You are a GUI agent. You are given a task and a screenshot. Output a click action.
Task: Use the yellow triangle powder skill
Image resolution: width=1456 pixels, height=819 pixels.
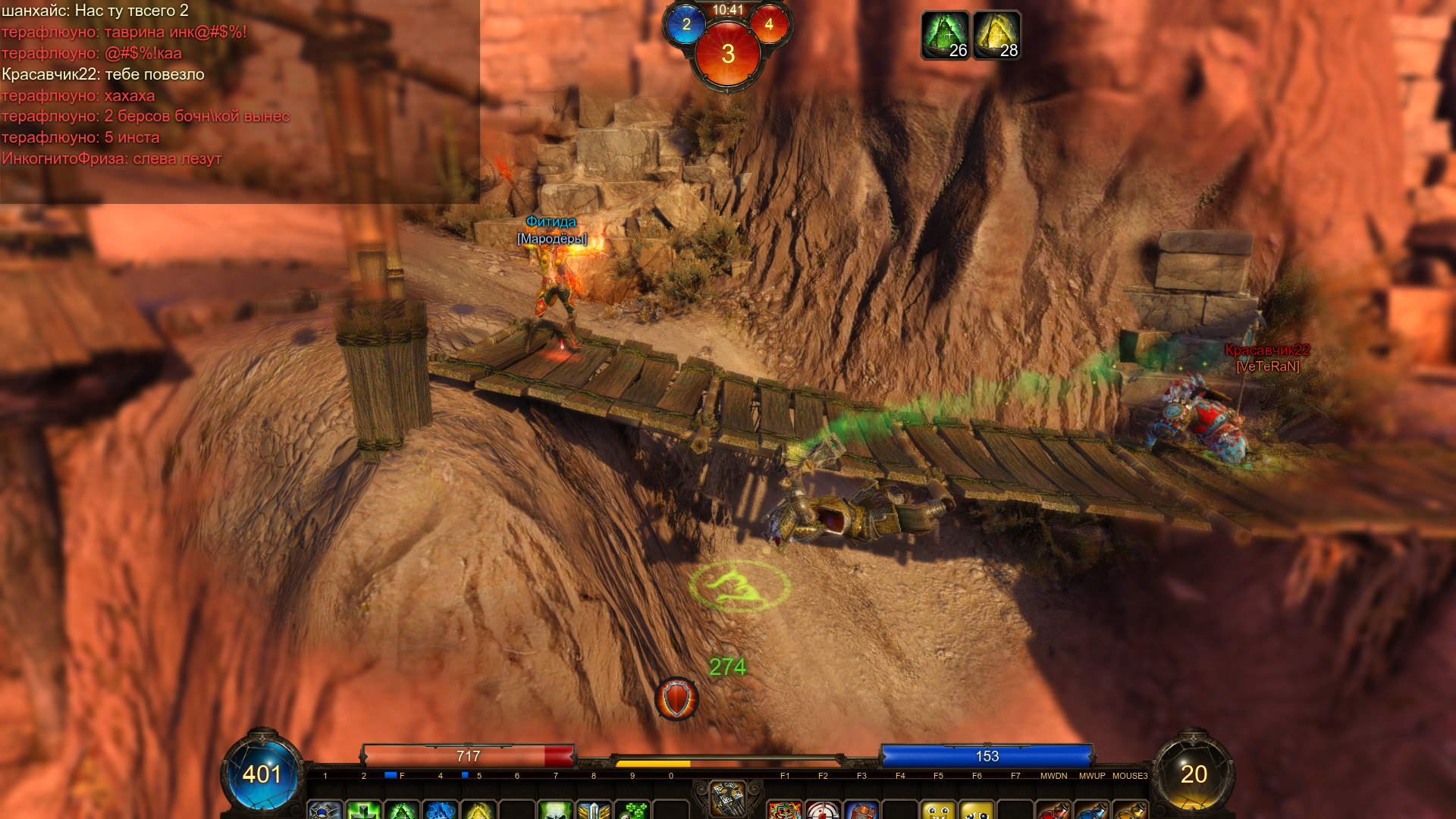pos(479,810)
